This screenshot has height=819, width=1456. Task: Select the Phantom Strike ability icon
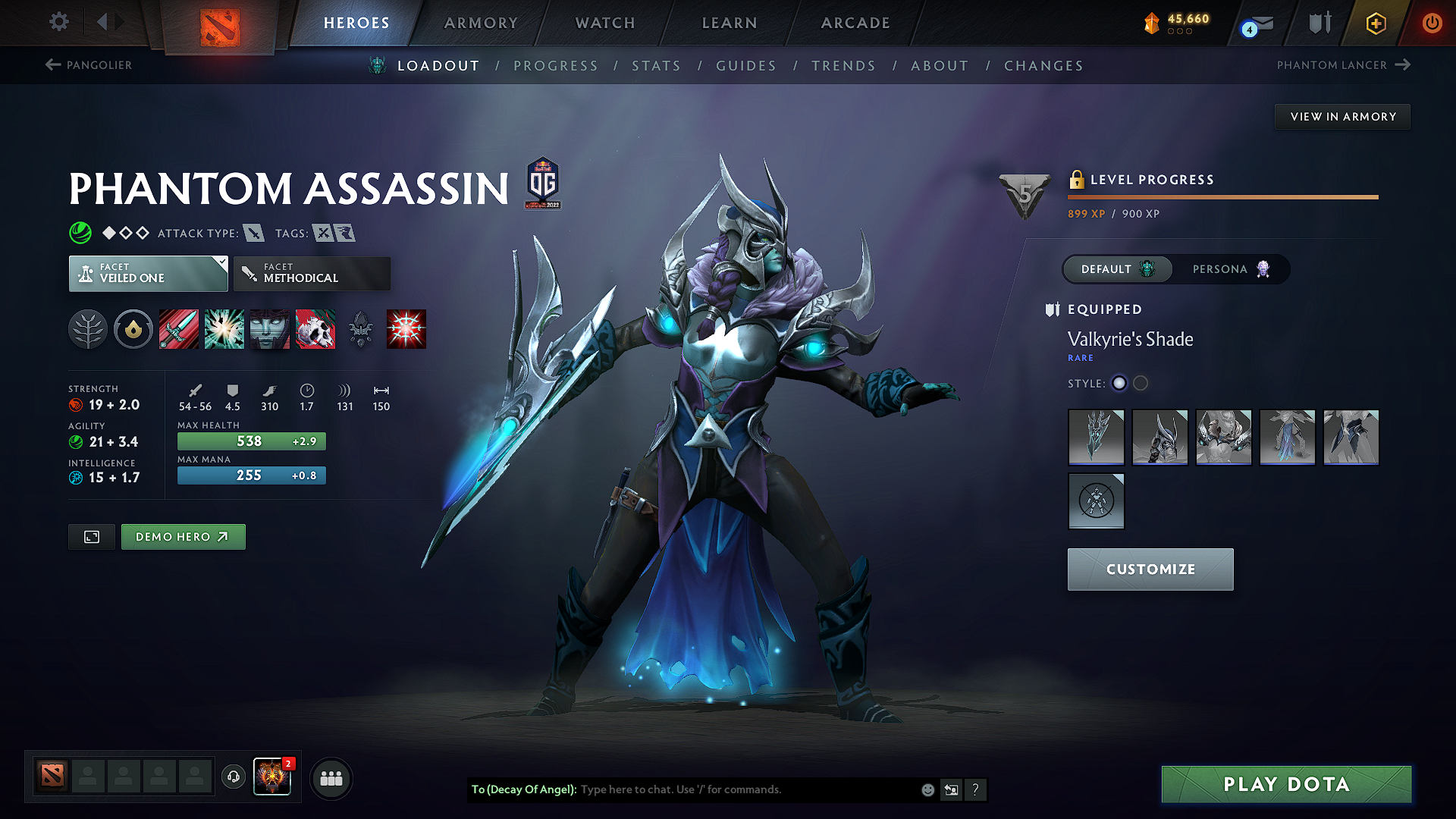[224, 329]
